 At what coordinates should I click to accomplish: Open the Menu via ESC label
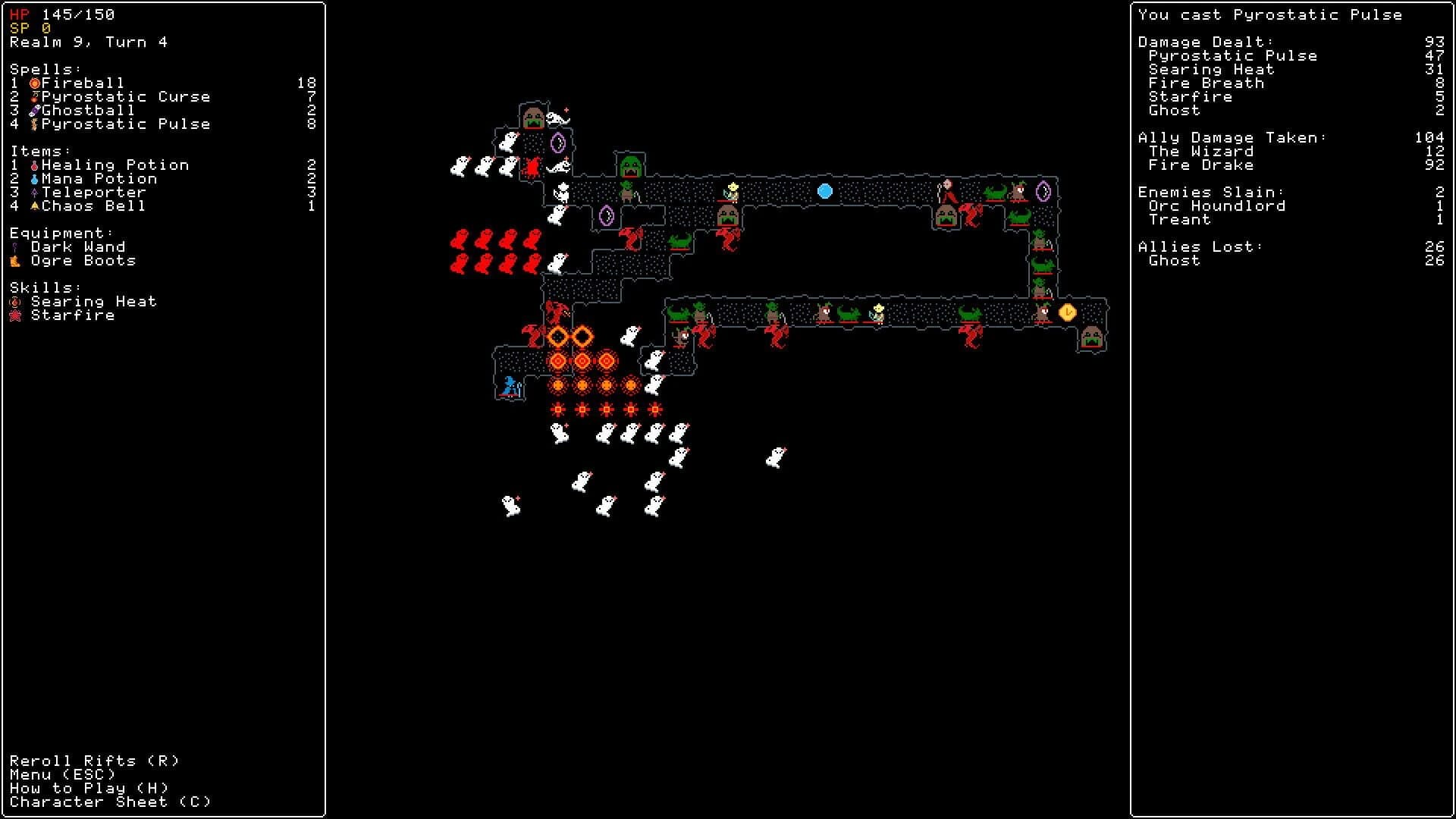(64, 774)
